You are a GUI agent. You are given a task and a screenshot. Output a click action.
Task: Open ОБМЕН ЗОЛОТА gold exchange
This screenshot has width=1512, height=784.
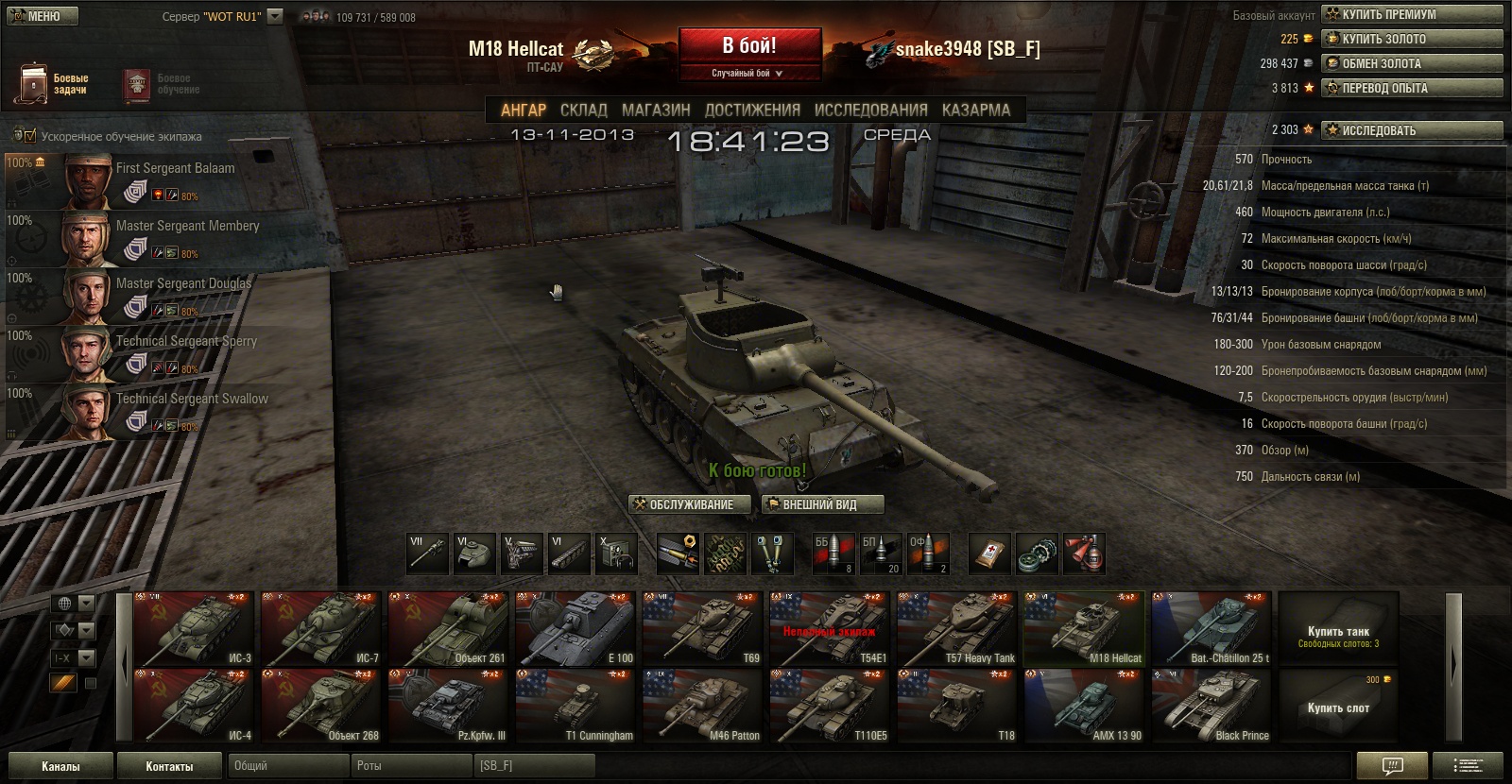(1412, 63)
